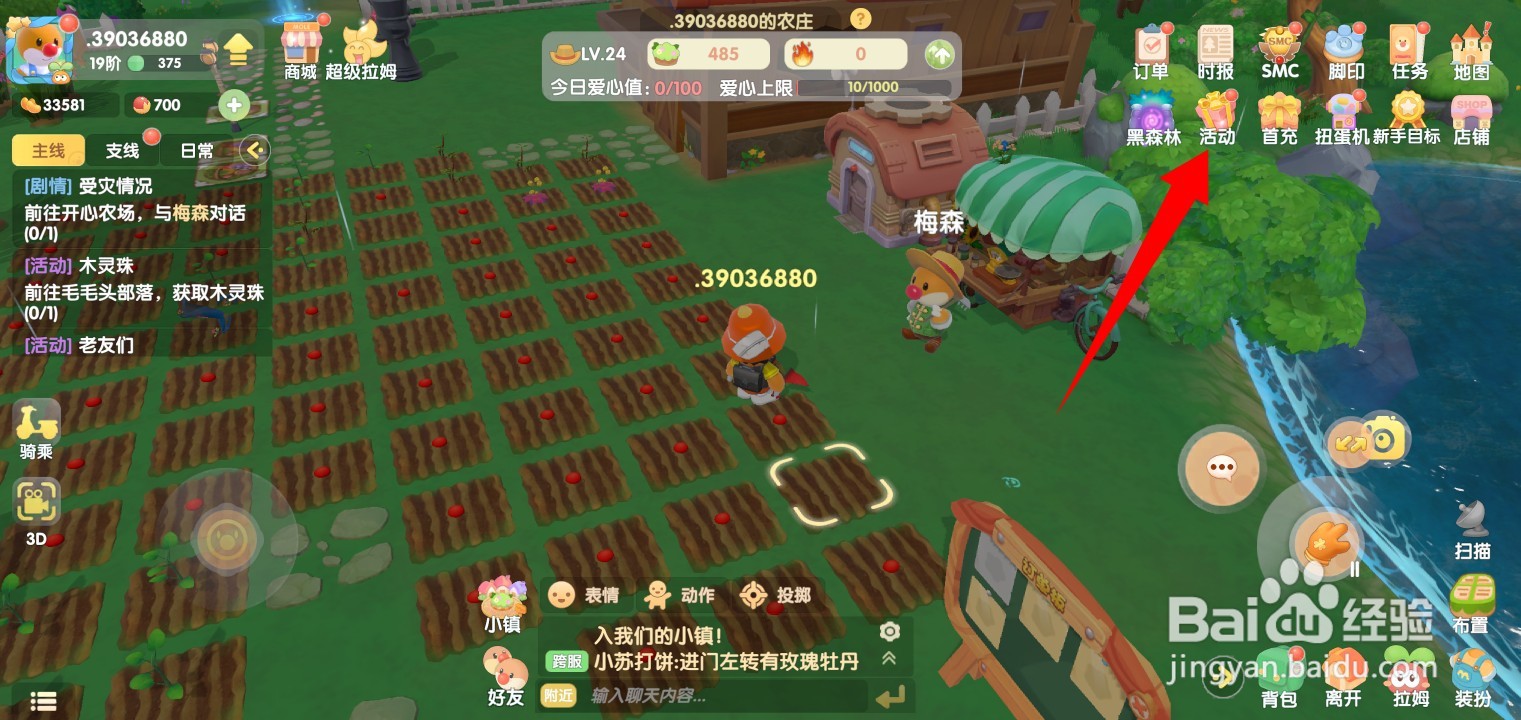Click the plus button to add currency

click(233, 105)
